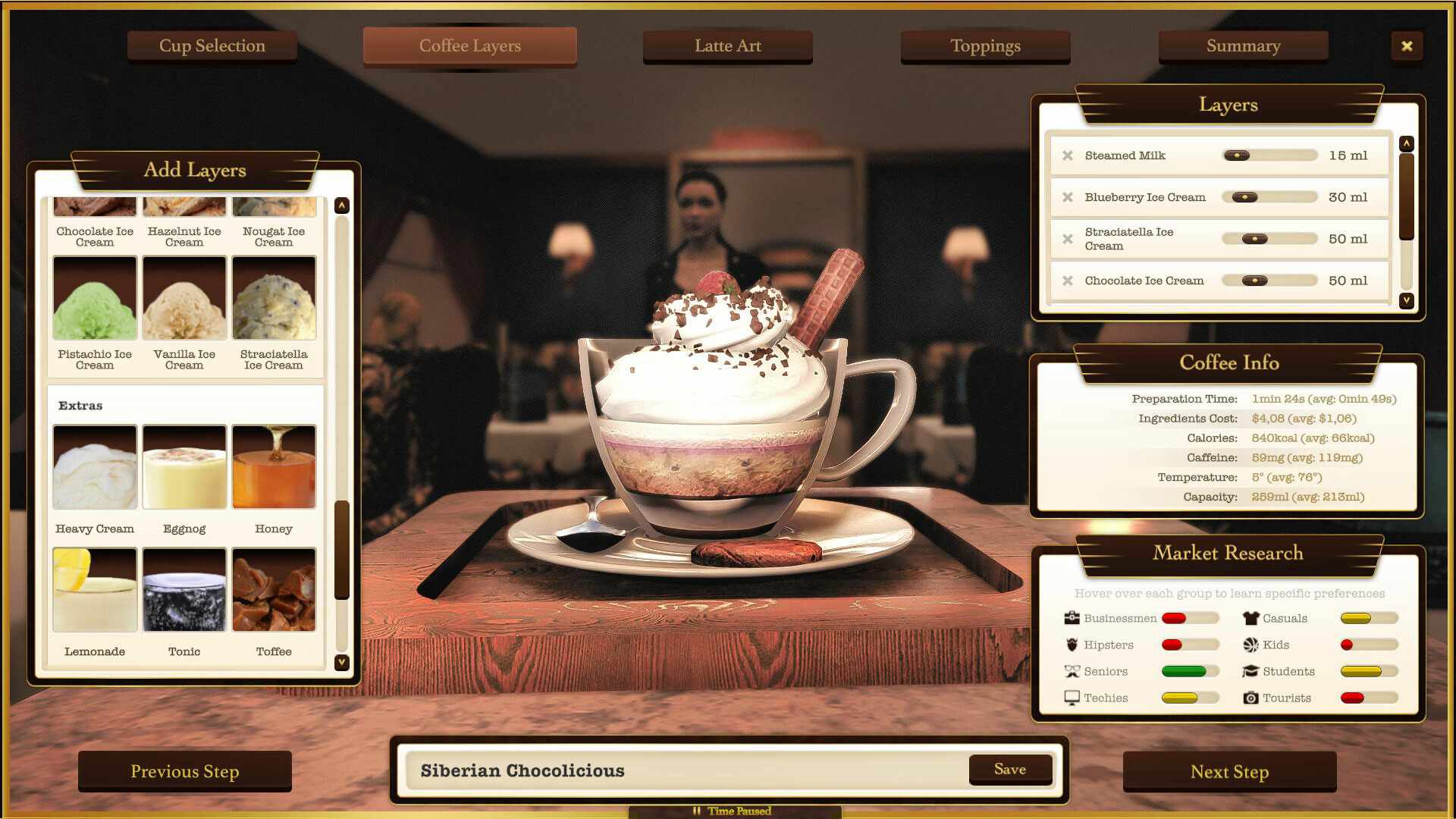This screenshot has height=819, width=1456.
Task: Select the Seniors glasses-and-mustache icon
Action: [x=1072, y=670]
